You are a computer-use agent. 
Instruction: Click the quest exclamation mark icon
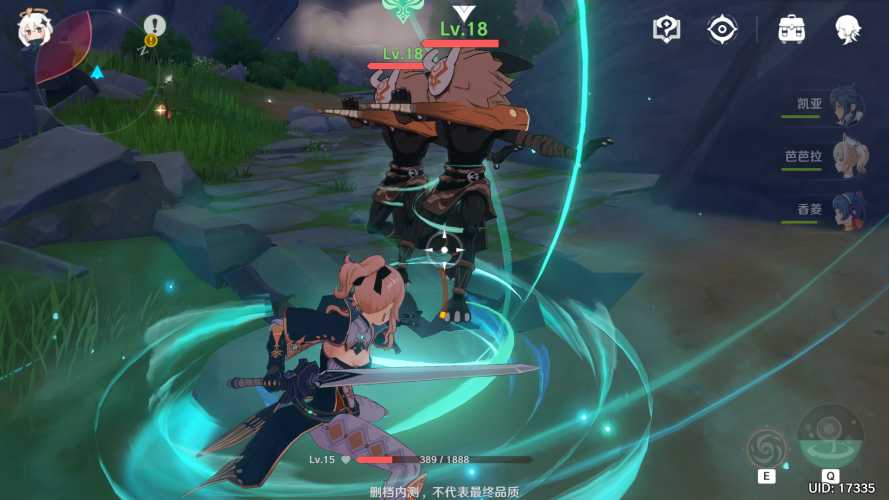point(154,26)
